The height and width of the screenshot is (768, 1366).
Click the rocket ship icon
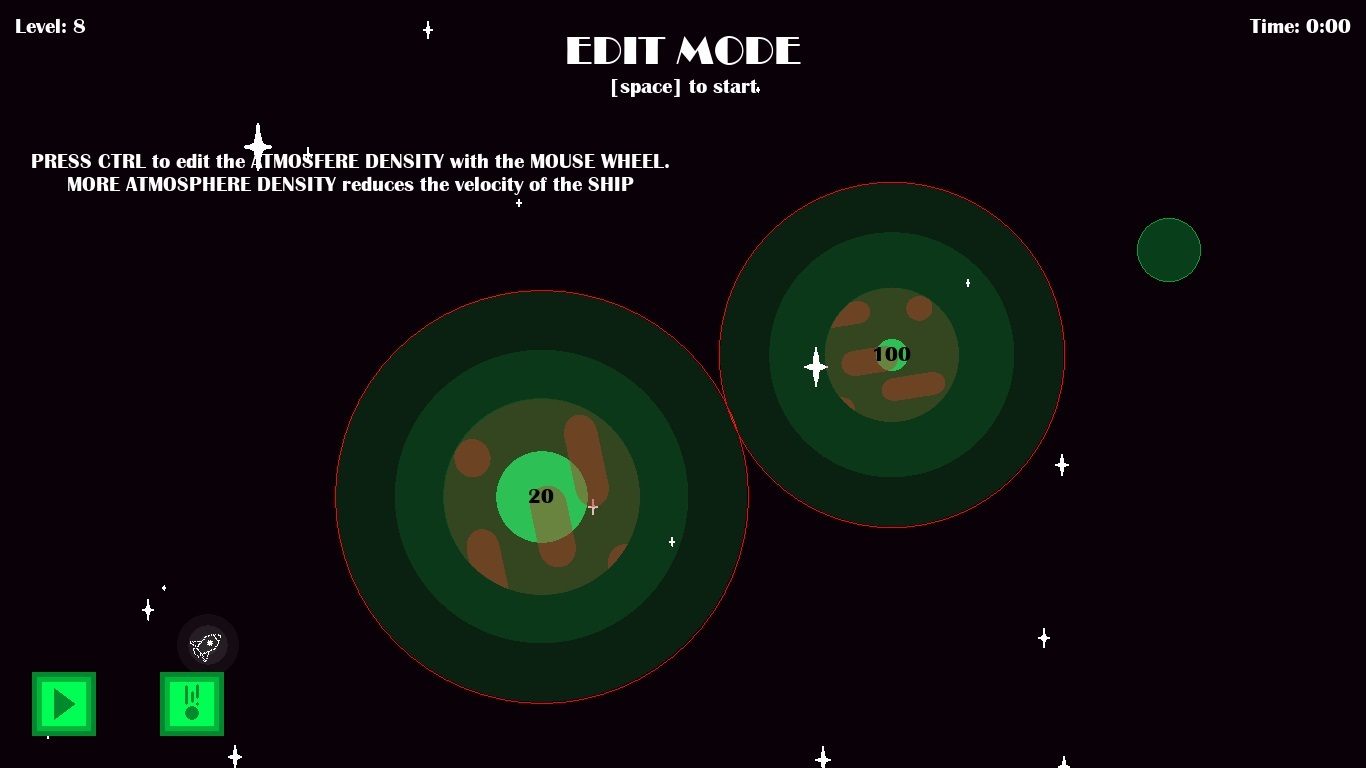tap(206, 645)
